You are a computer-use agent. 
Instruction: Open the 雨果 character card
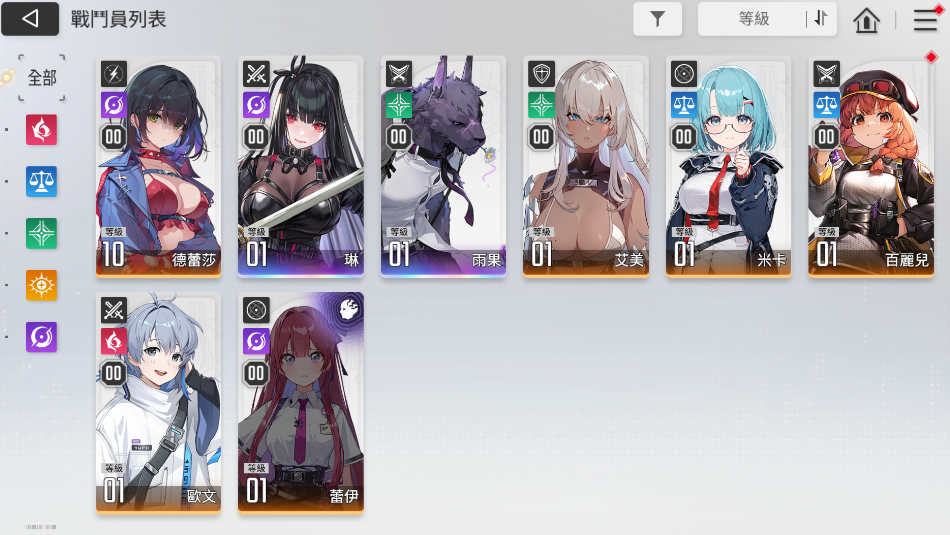443,166
